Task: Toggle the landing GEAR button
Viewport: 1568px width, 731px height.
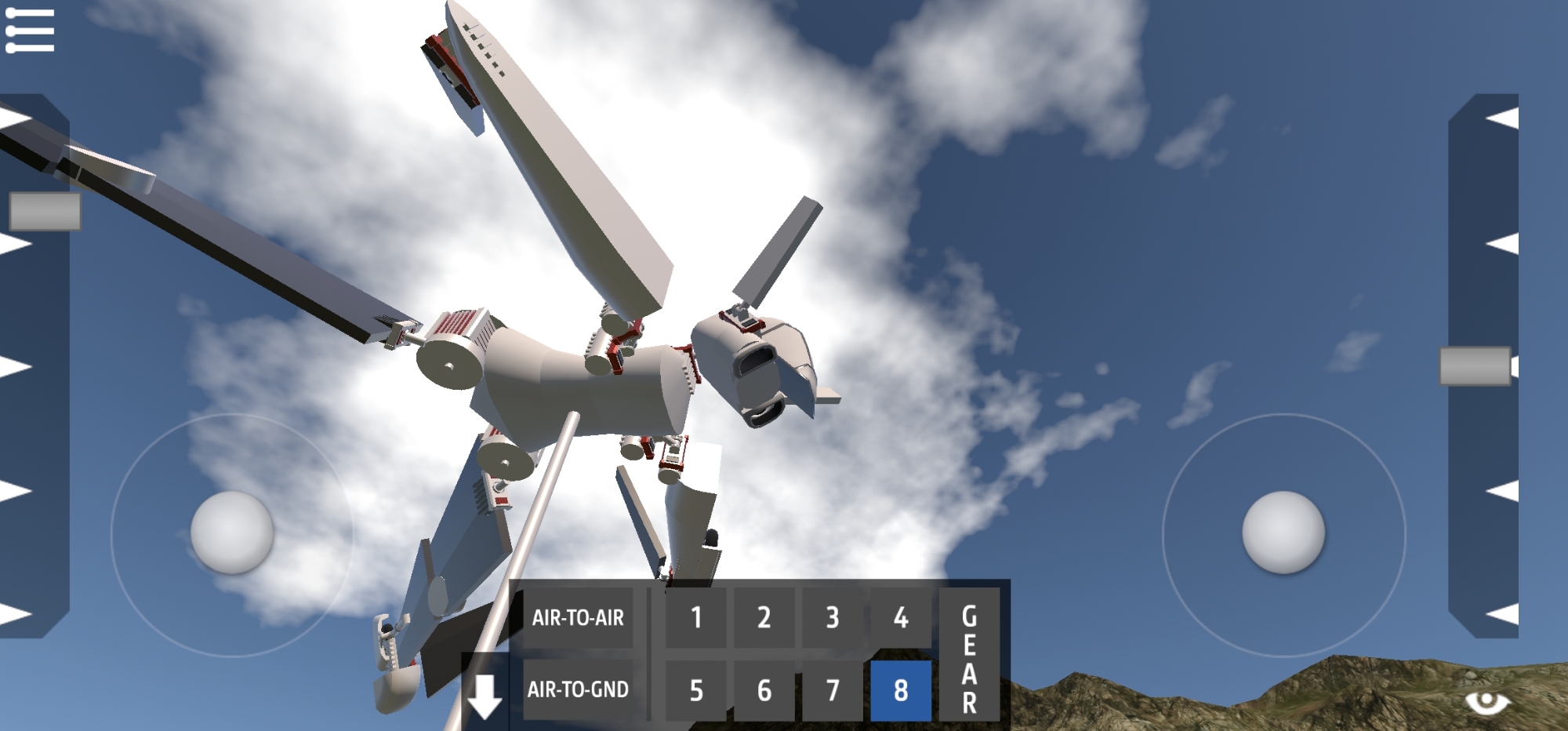Action: (x=969, y=654)
